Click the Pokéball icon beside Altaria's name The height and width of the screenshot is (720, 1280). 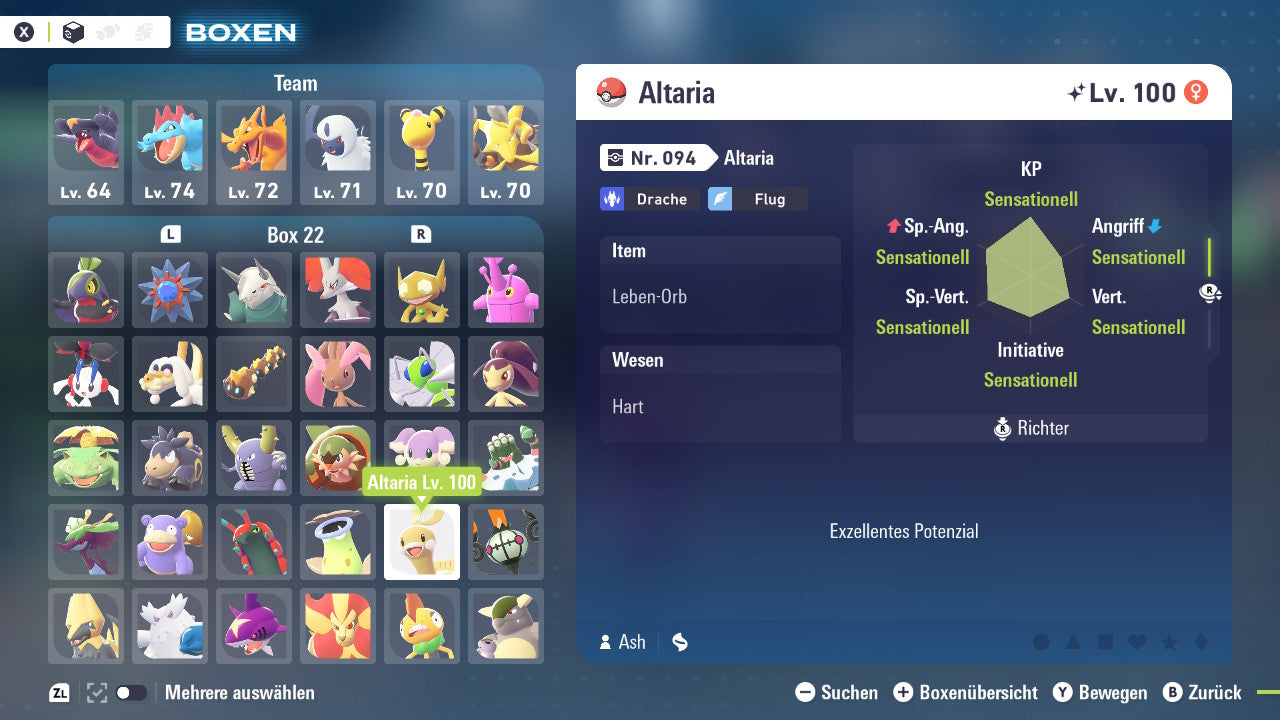pyautogui.click(x=611, y=93)
